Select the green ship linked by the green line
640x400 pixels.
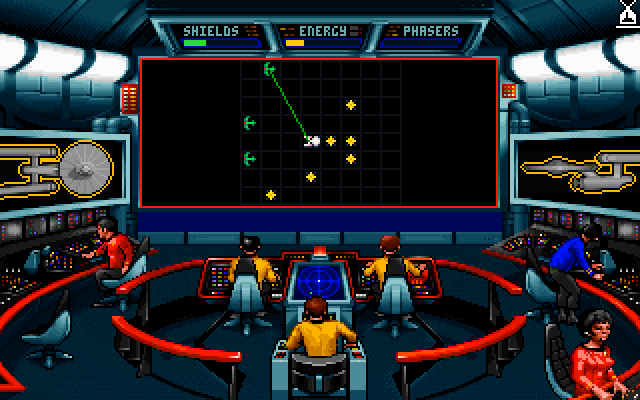tap(269, 69)
